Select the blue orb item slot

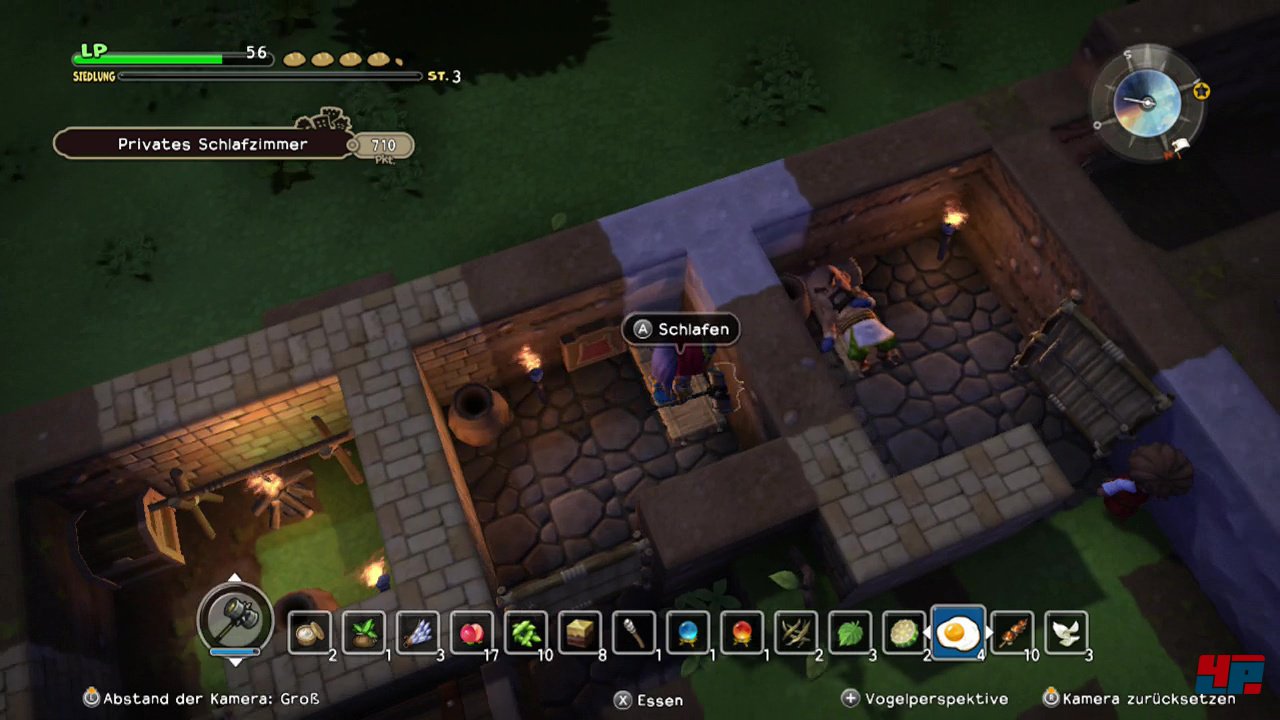(688, 632)
